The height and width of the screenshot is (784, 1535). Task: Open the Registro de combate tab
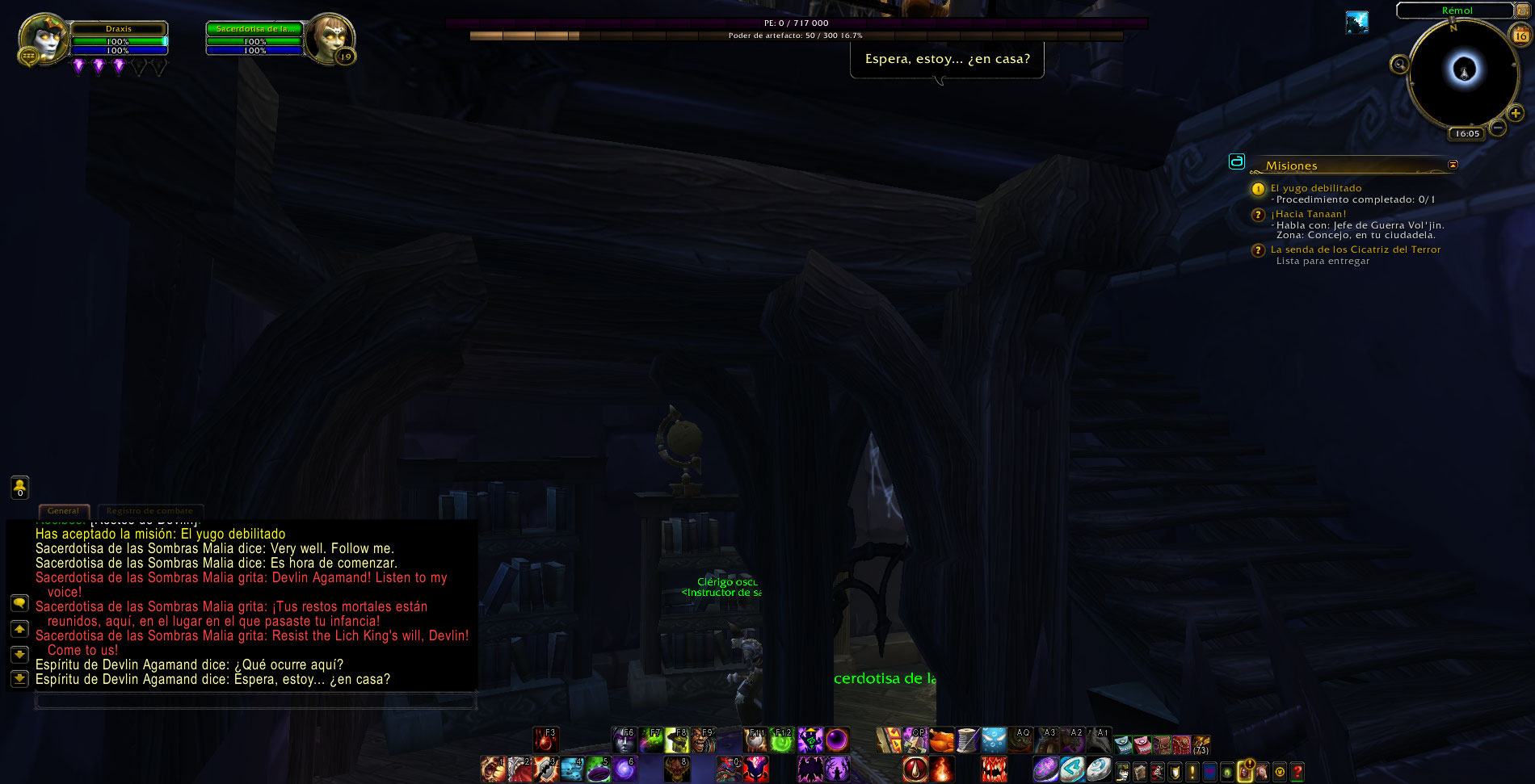tap(149, 511)
